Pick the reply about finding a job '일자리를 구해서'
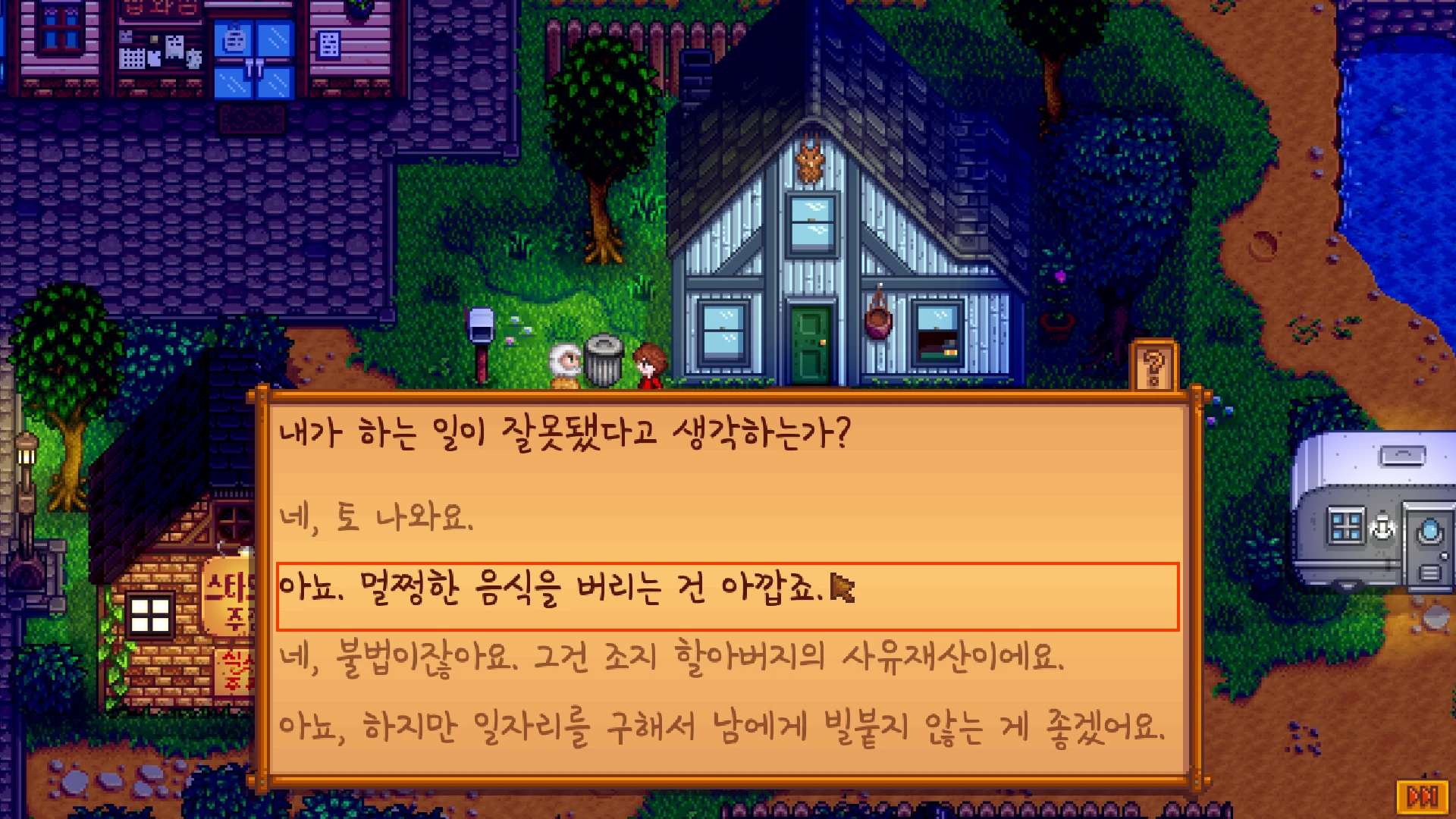 coord(720,726)
